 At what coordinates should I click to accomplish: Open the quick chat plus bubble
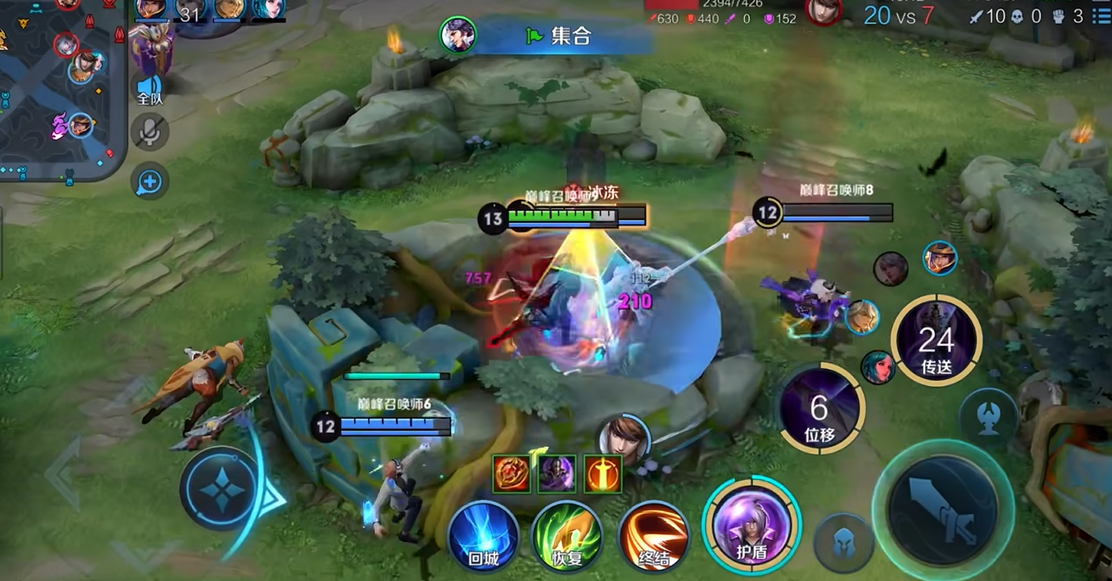pyautogui.click(x=149, y=181)
